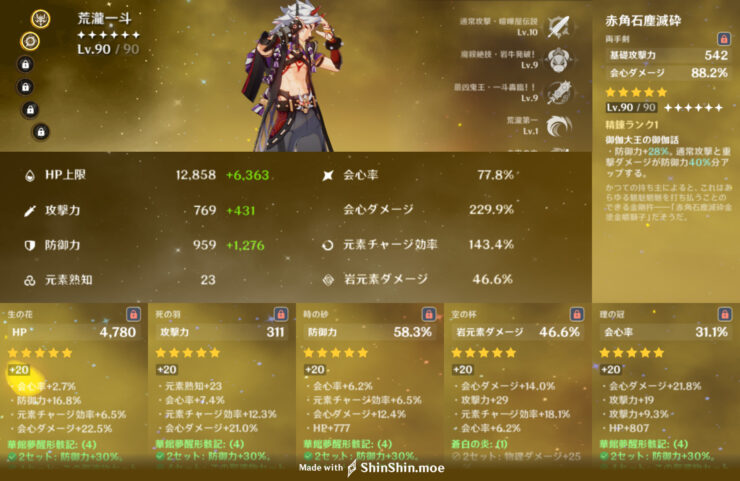Open the ShinShin.moe watermark link
The height and width of the screenshot is (481, 740).
pyautogui.click(x=398, y=466)
